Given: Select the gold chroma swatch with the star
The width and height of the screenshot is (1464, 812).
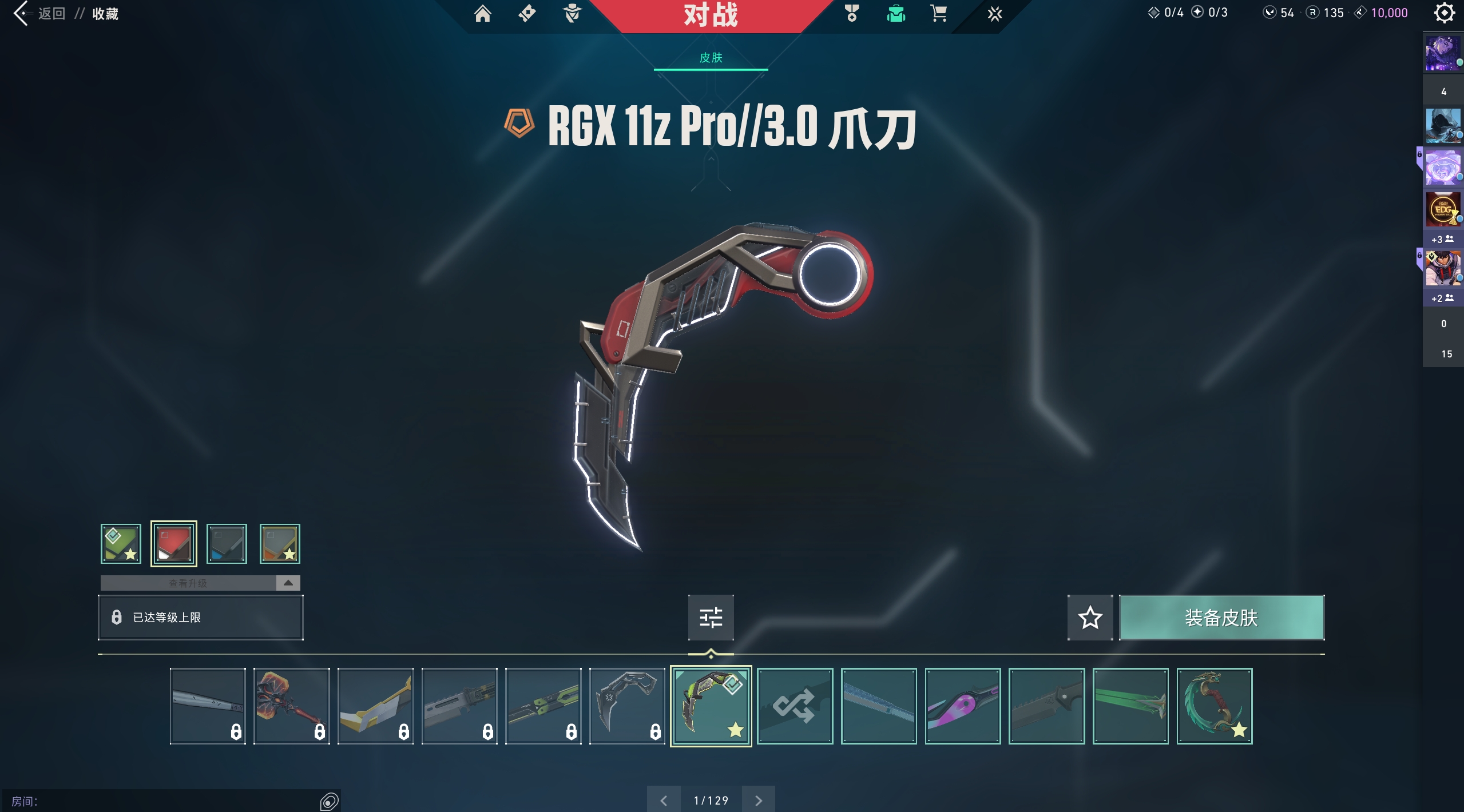Looking at the screenshot, I should 280,543.
